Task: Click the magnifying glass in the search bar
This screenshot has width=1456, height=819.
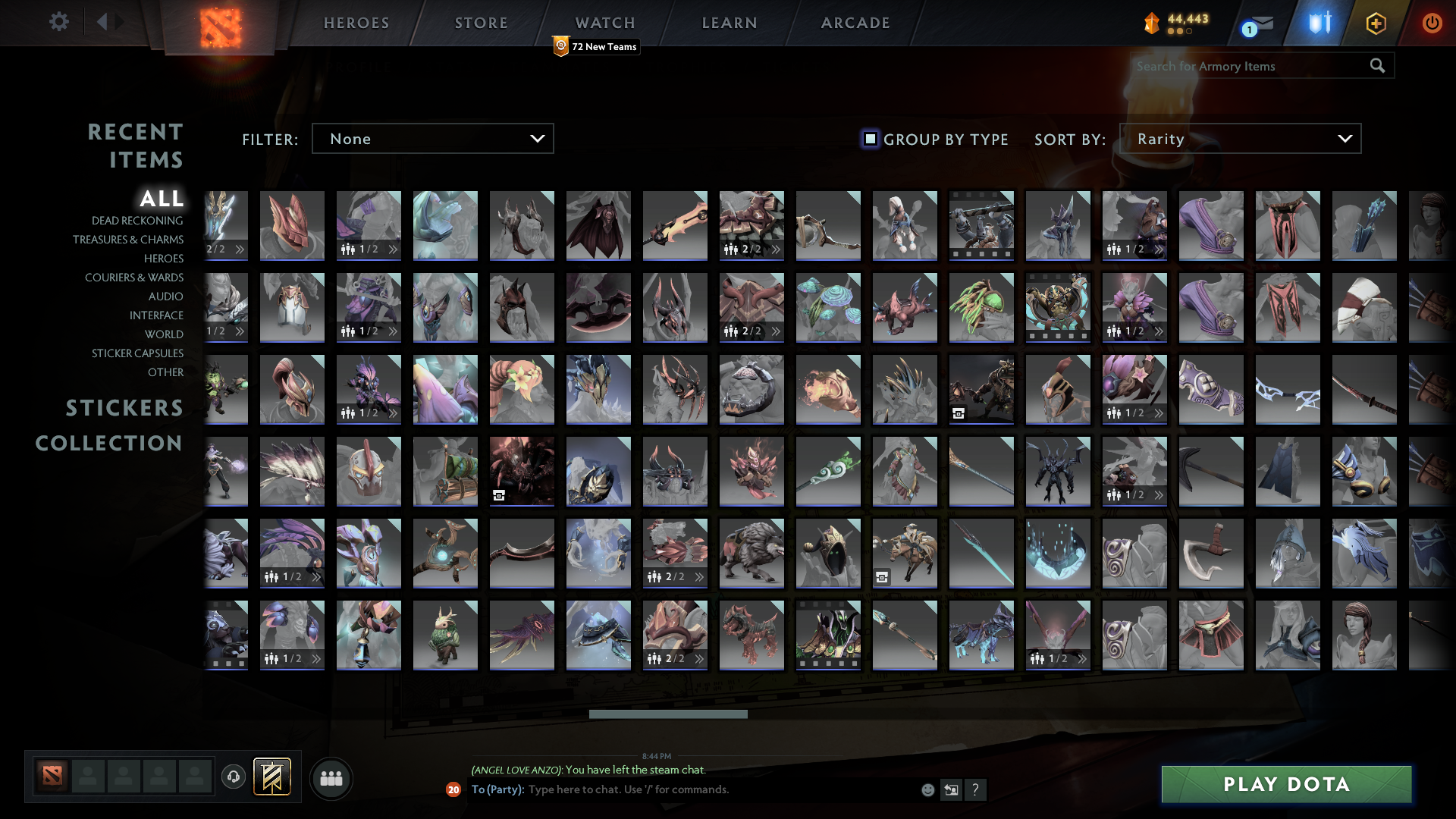Action: click(x=1376, y=66)
